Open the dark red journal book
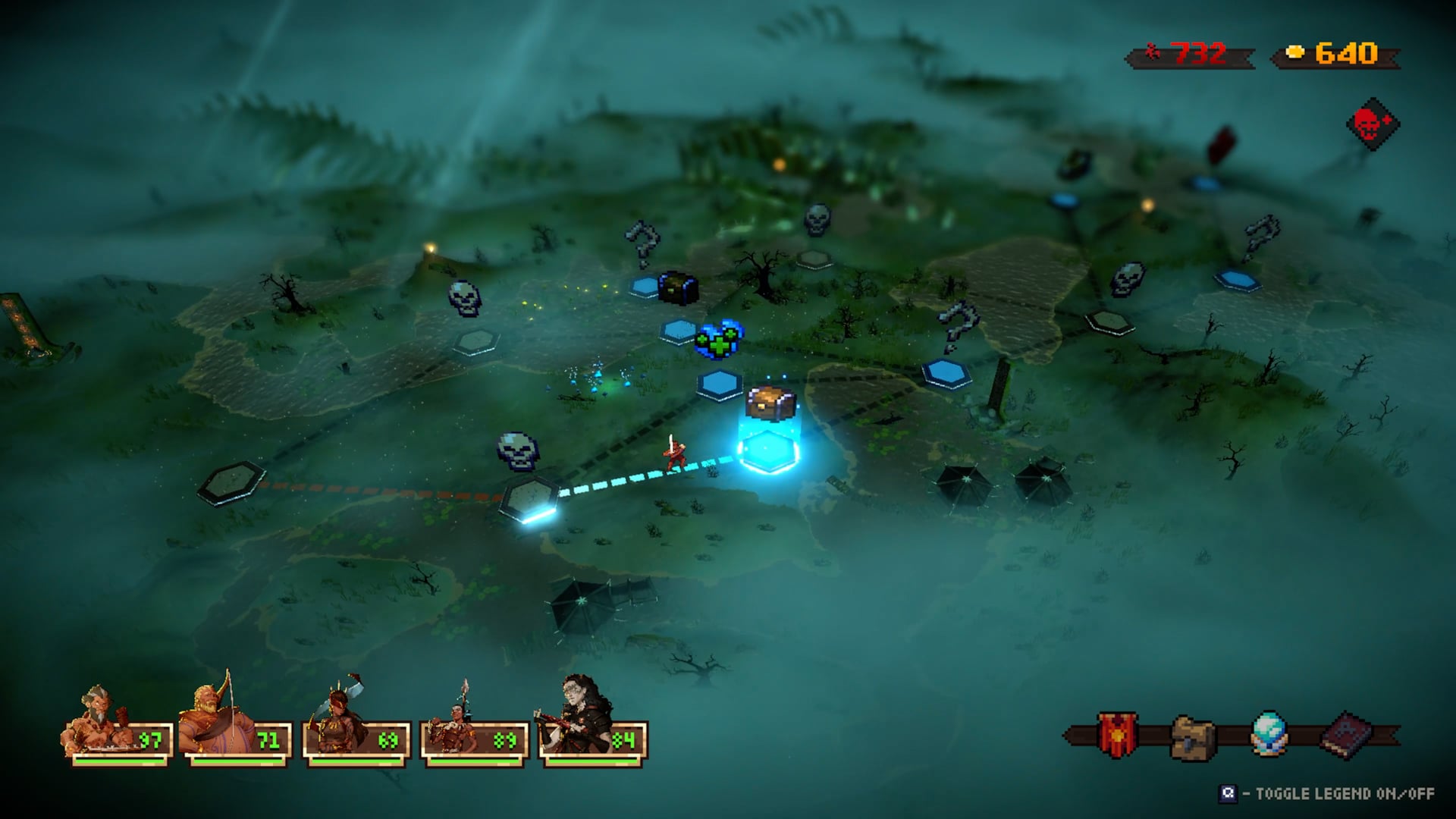The image size is (1456, 819). coord(1347,734)
